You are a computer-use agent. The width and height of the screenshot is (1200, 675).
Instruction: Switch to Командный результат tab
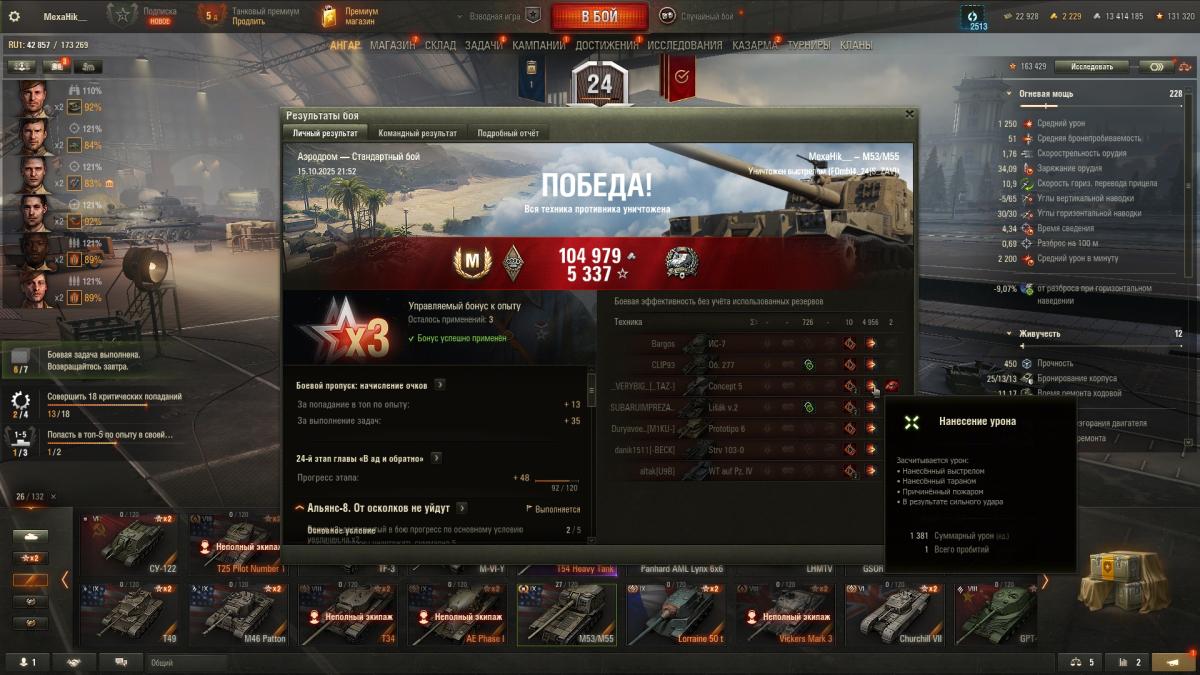(x=418, y=133)
